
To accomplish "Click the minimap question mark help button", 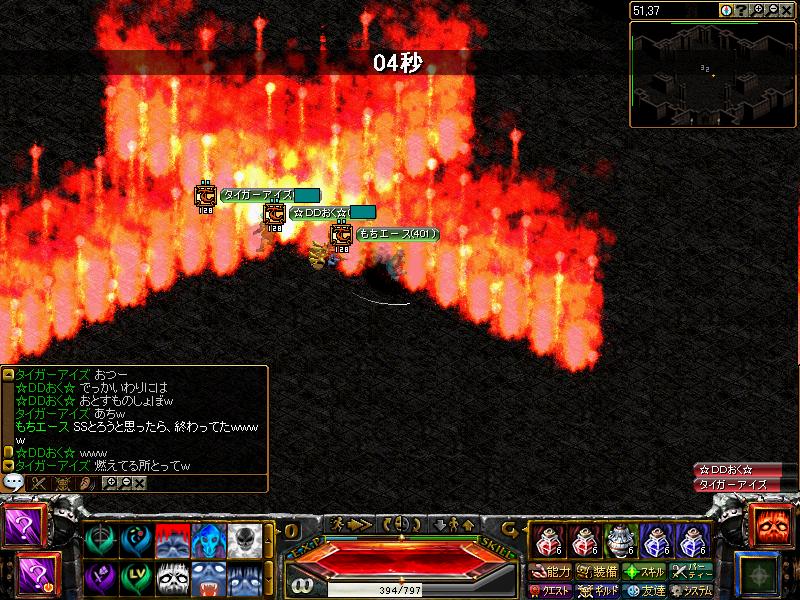I will (x=741, y=10).
